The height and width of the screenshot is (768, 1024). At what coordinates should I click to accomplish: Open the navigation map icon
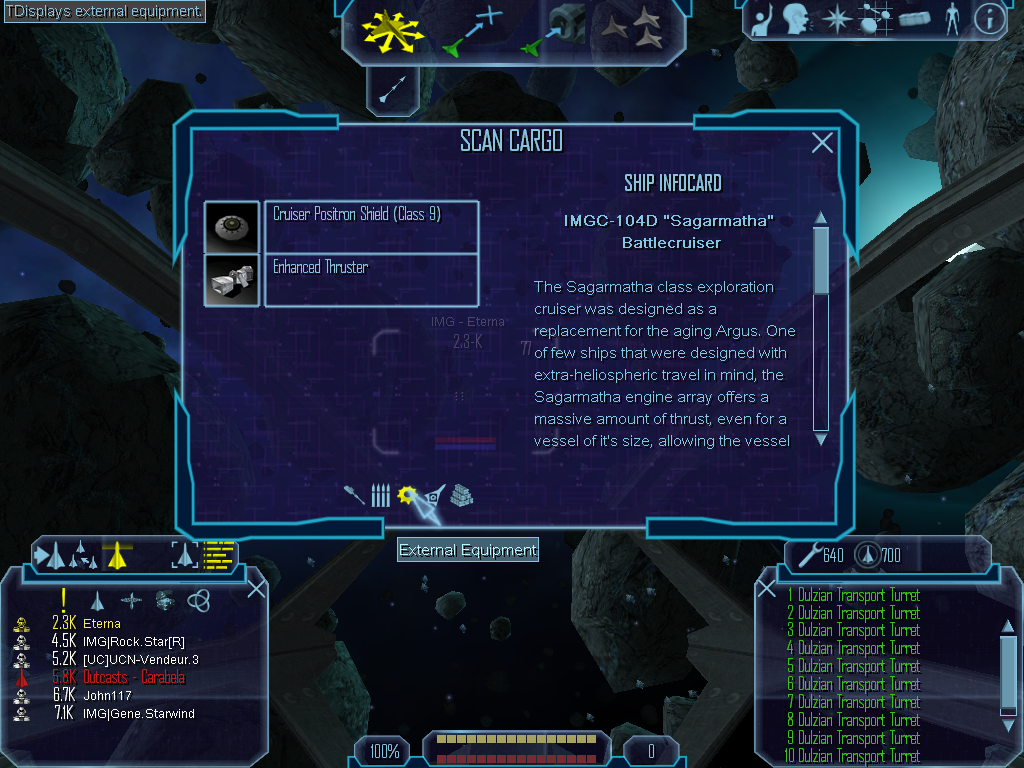pyautogui.click(x=873, y=19)
